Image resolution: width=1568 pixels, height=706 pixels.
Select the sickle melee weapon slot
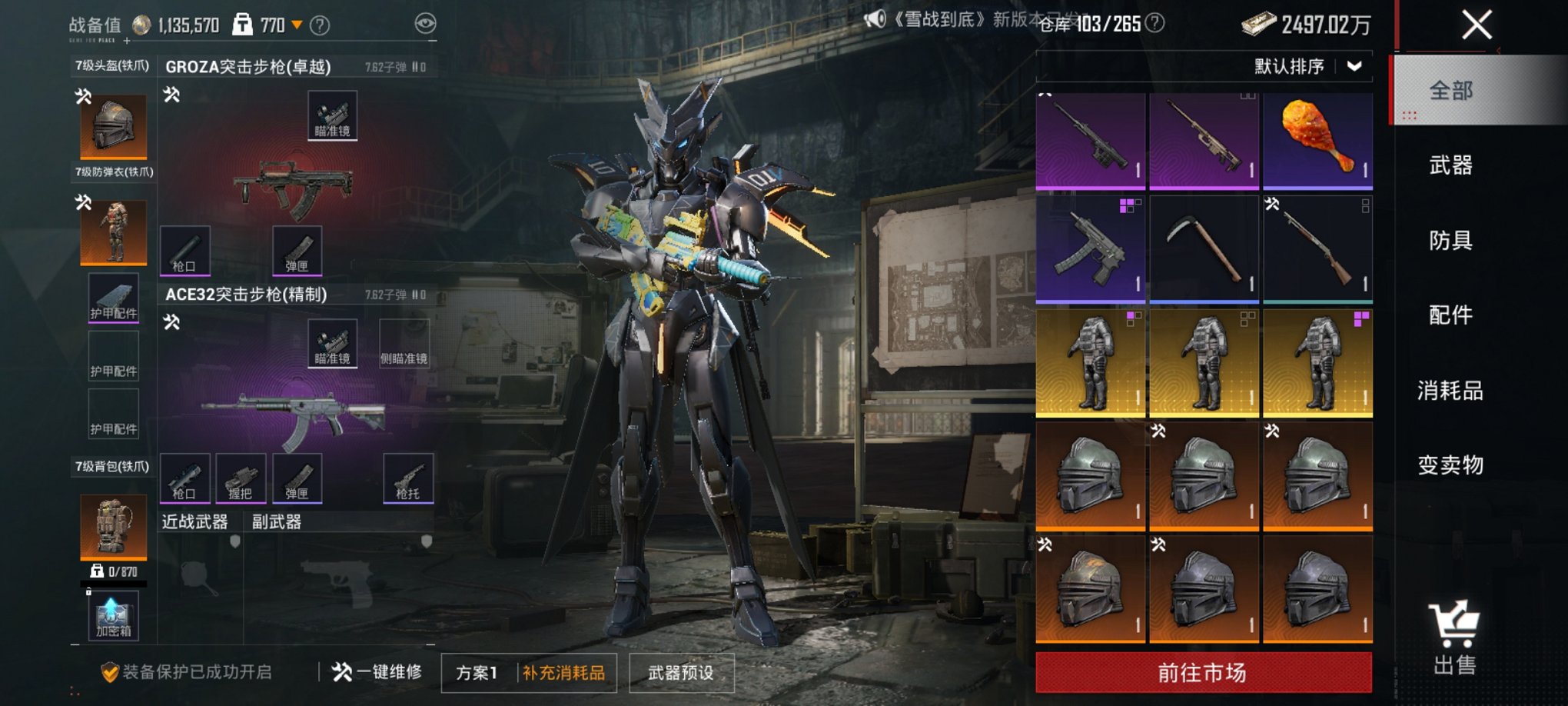[1203, 248]
